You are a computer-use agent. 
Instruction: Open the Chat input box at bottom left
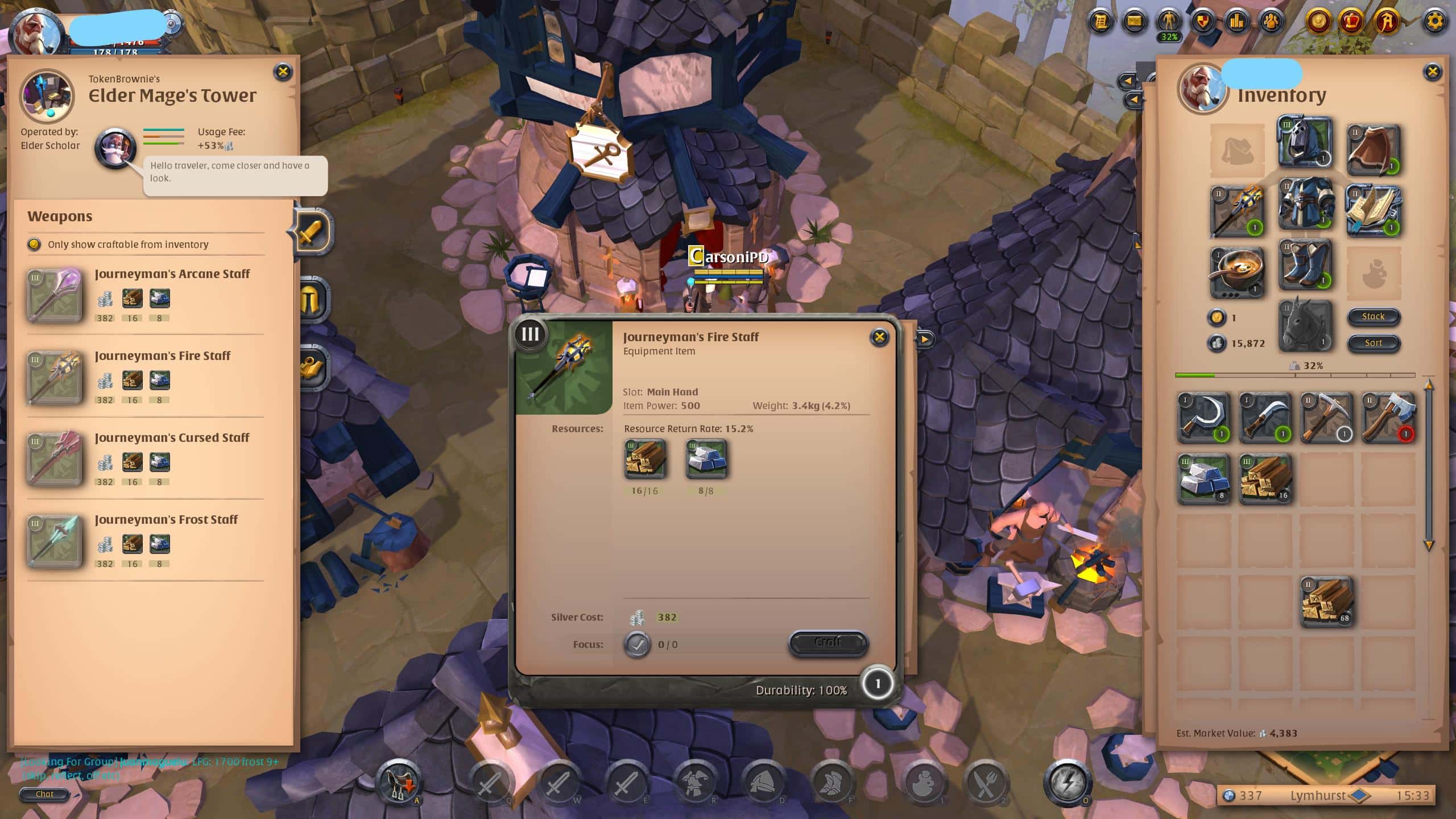(x=44, y=794)
